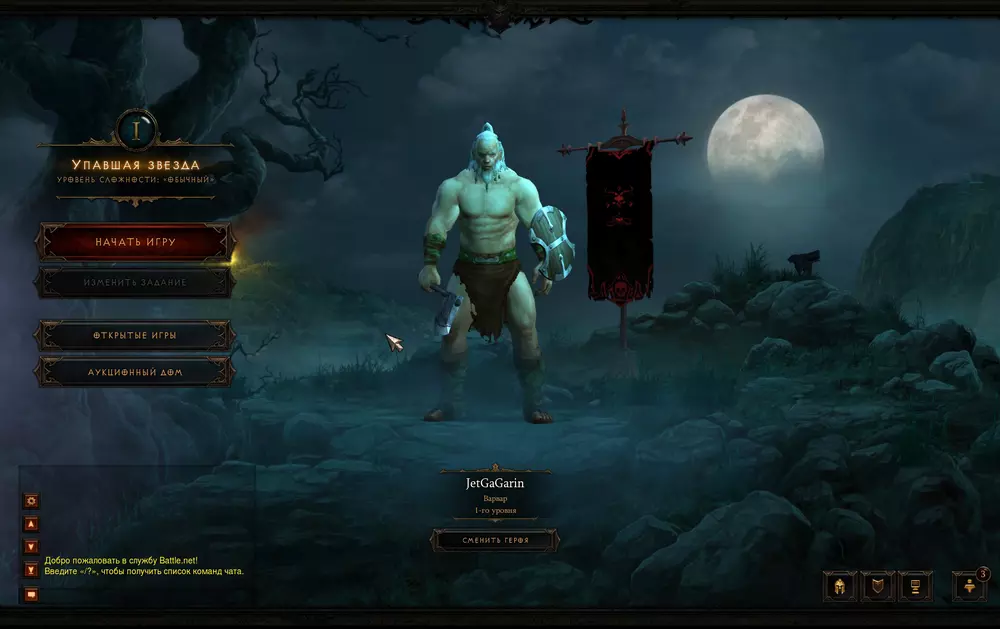Jump to chat bottom arrow button

[x=31, y=569]
